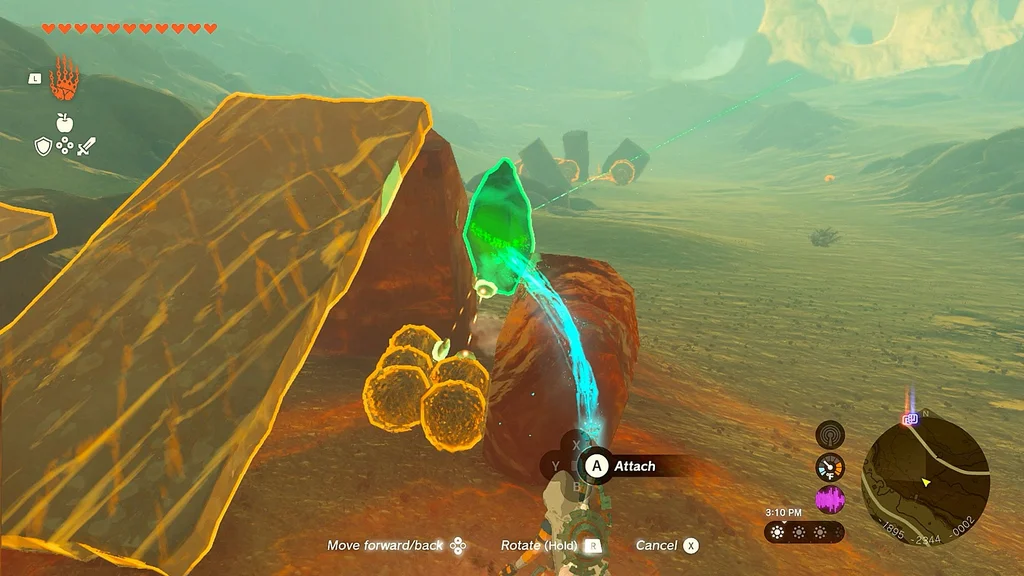Click the purple sound level meter

pyautogui.click(x=830, y=498)
